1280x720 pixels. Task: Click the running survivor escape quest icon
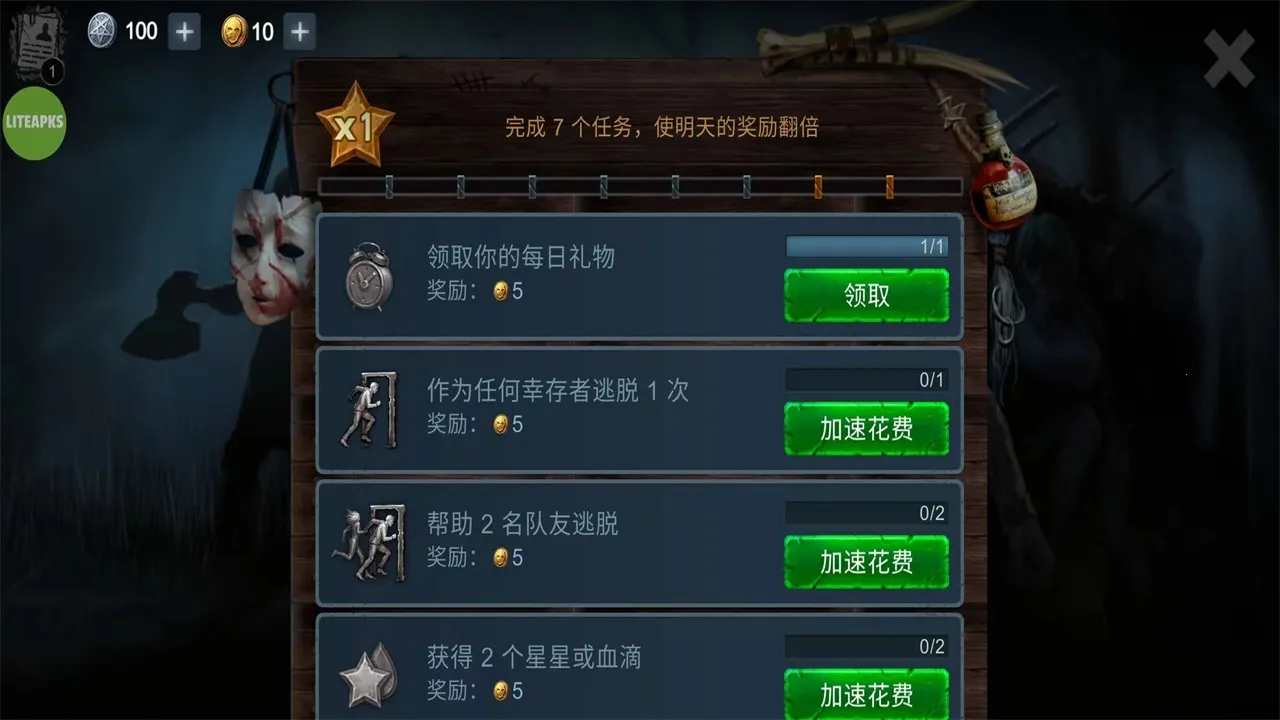pos(368,408)
